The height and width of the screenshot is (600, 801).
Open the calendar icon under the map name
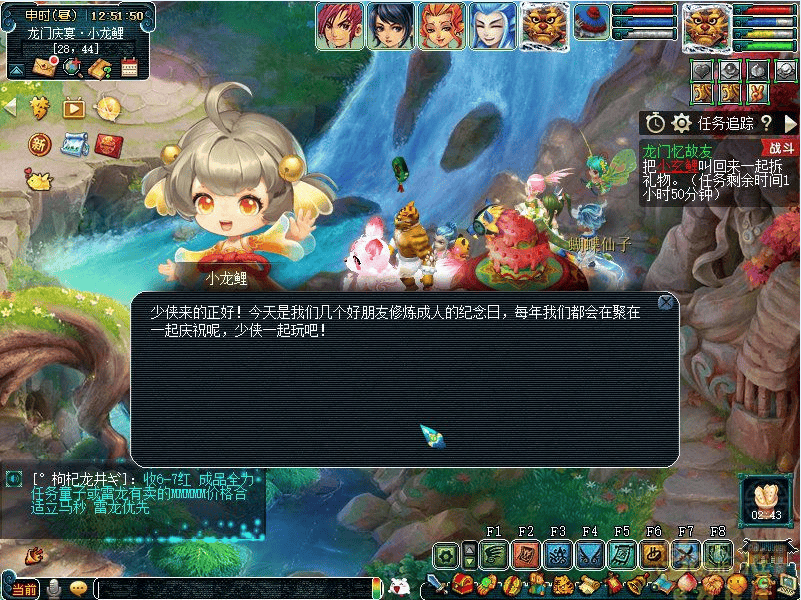[129, 67]
